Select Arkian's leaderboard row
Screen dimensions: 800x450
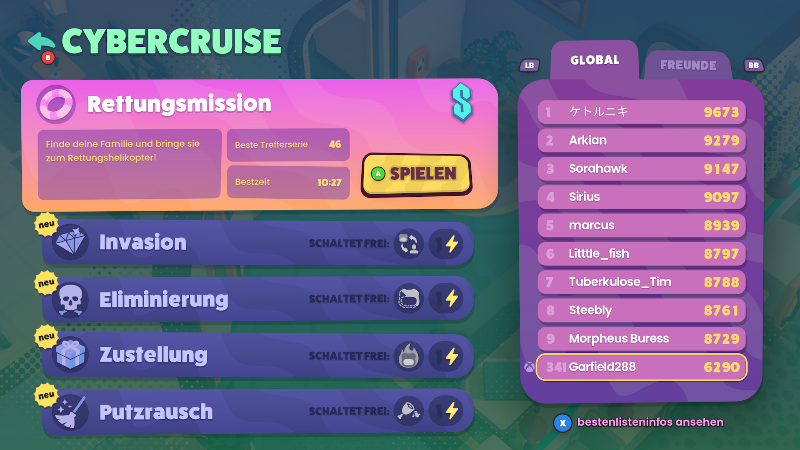point(642,141)
